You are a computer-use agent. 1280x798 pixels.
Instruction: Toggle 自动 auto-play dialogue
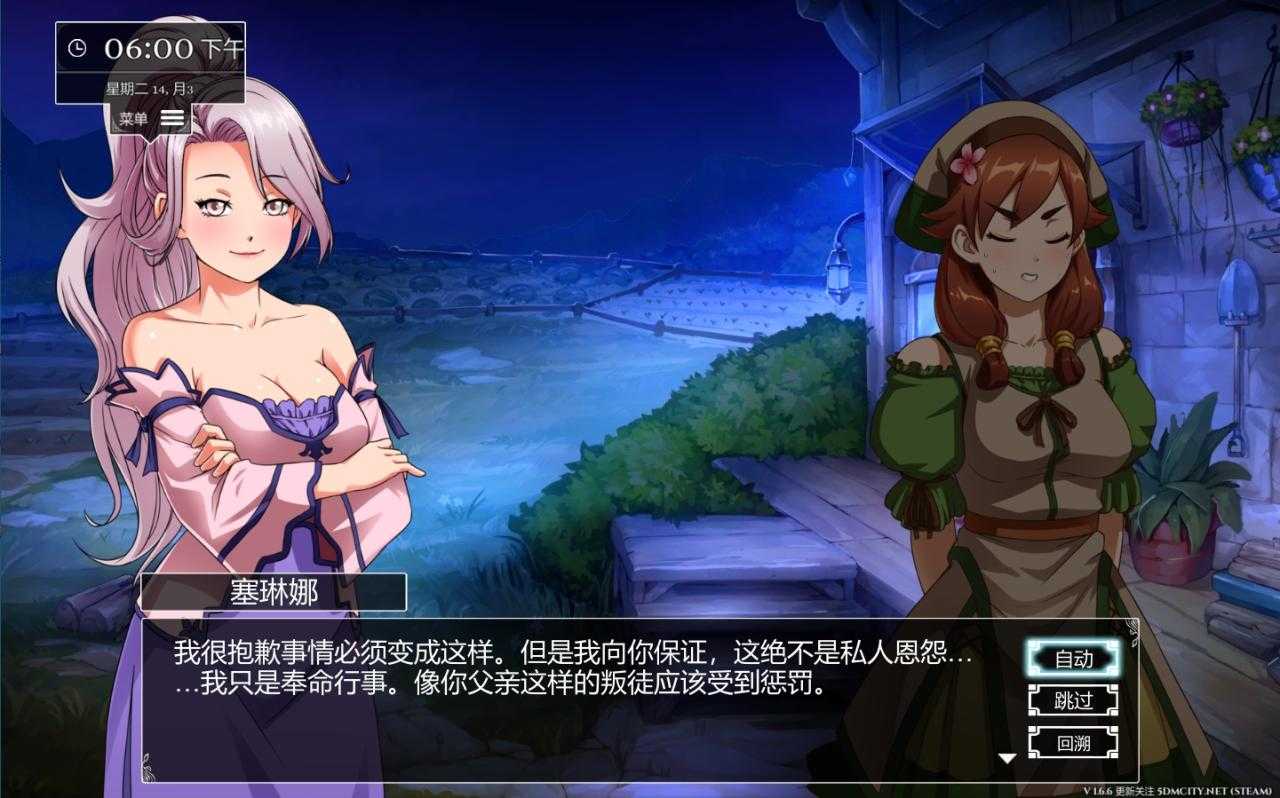[1073, 659]
